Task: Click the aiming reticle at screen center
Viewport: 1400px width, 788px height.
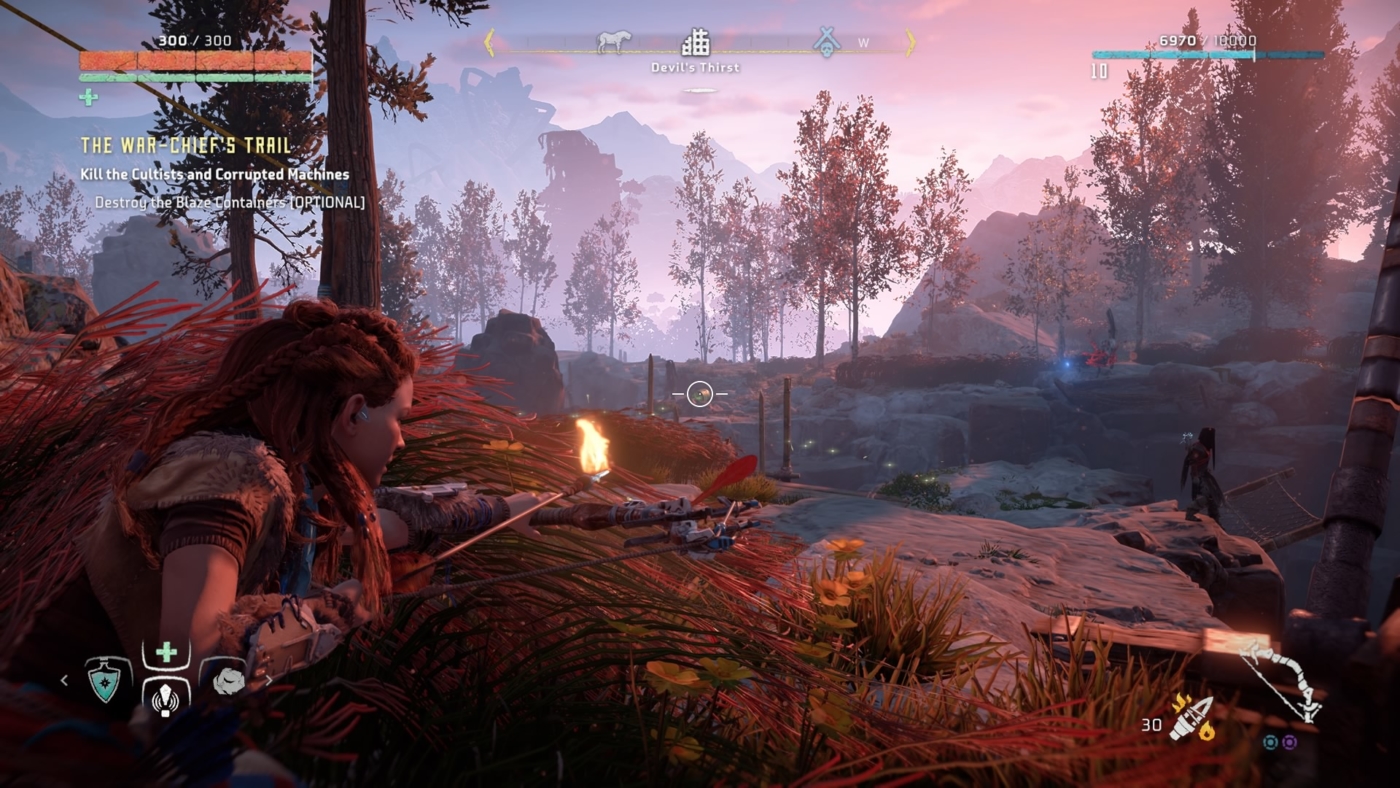Action: point(700,395)
